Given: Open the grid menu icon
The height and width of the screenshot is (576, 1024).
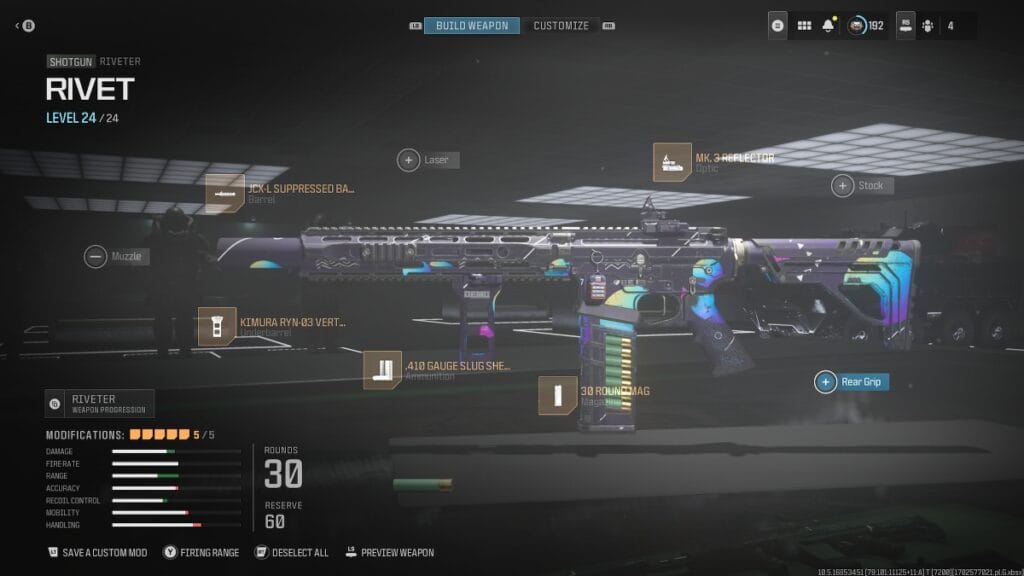Looking at the screenshot, I should point(804,26).
